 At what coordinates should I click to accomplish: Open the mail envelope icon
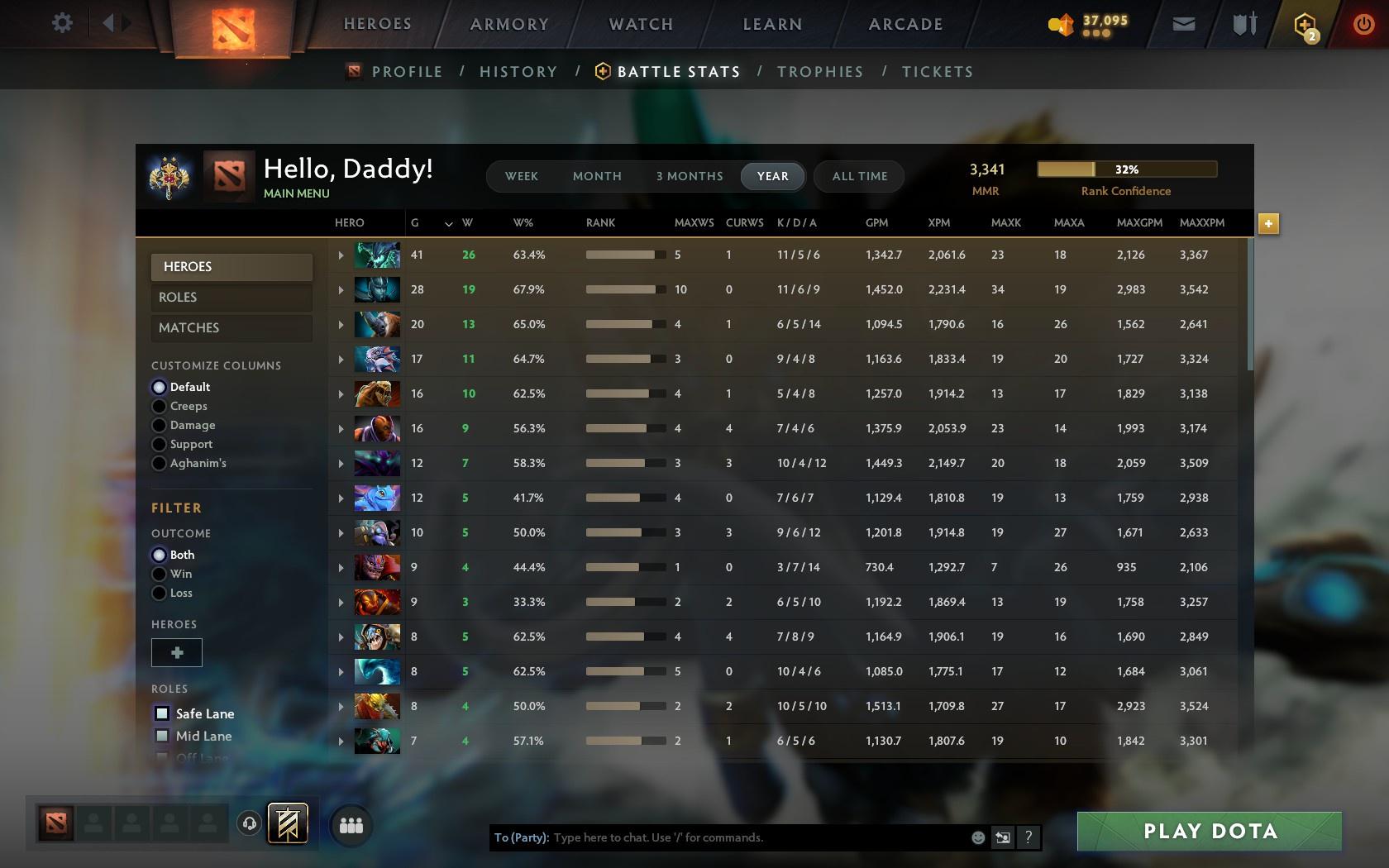pyautogui.click(x=1183, y=23)
